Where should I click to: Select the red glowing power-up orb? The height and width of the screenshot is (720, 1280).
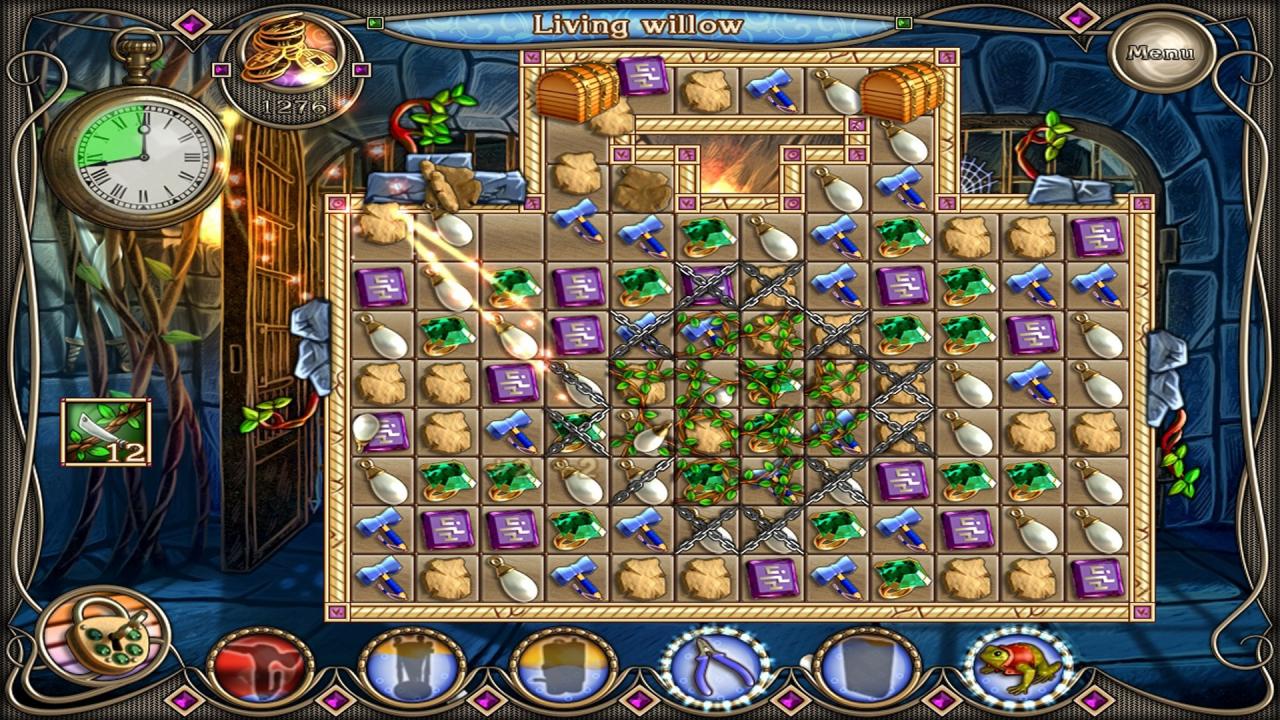tap(260, 667)
